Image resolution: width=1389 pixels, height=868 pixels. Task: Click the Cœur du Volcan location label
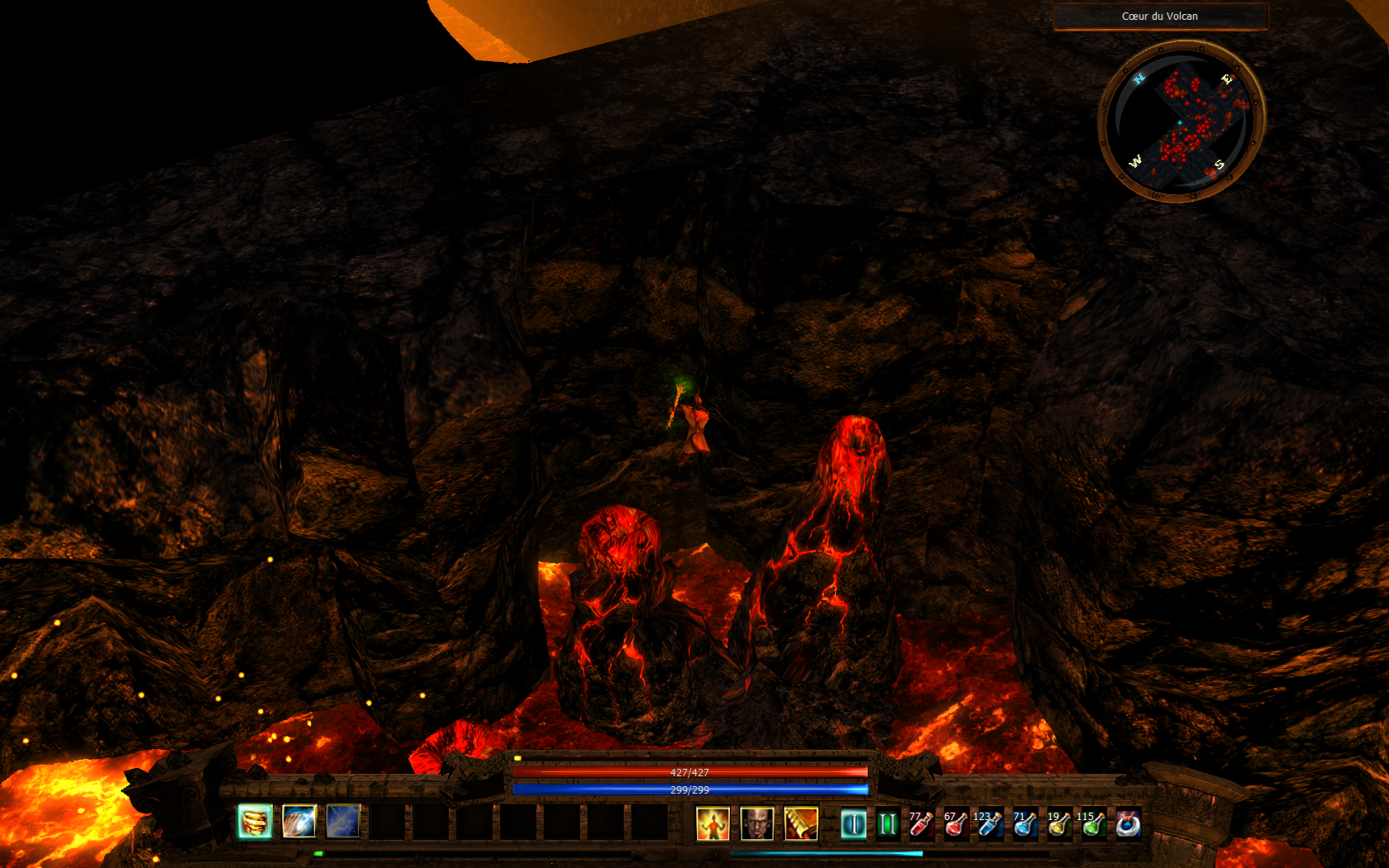tap(1160, 17)
